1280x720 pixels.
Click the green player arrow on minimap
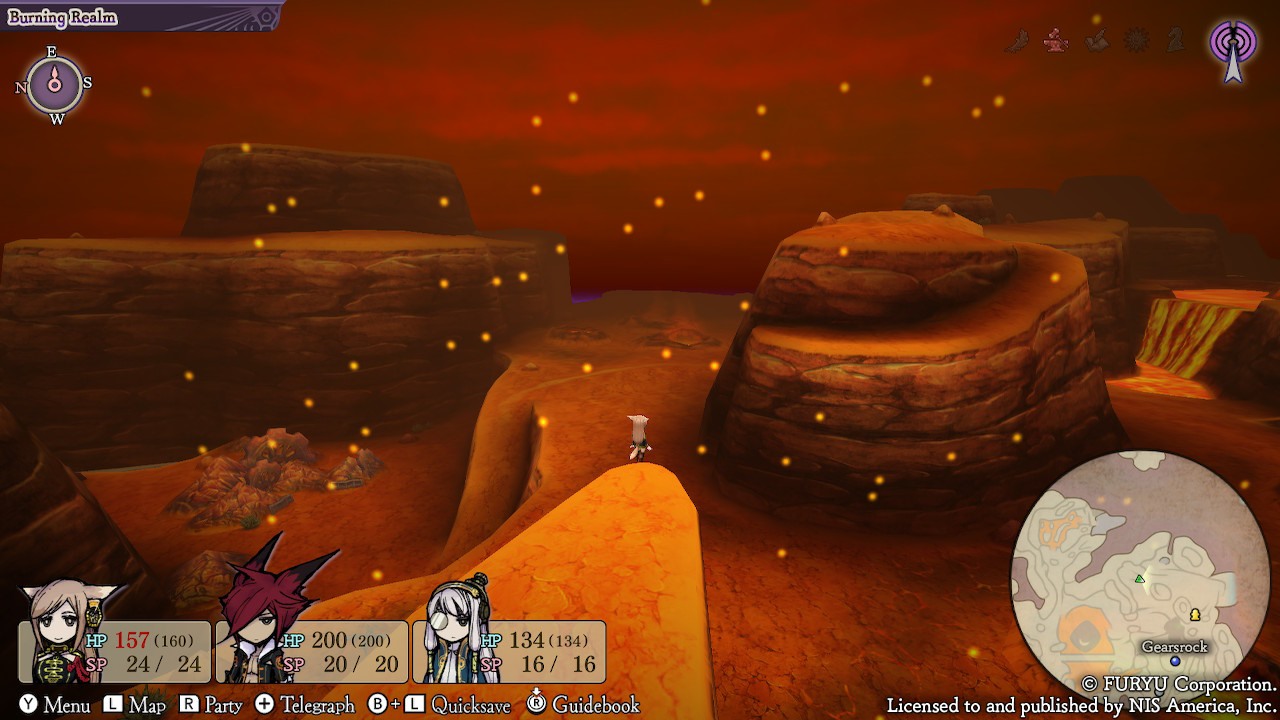tap(1139, 579)
